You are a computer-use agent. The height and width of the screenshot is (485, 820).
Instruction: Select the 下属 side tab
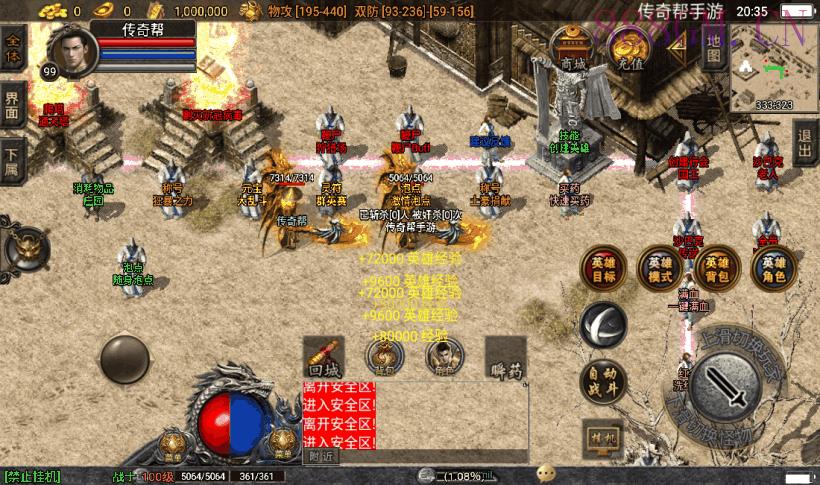12,159
